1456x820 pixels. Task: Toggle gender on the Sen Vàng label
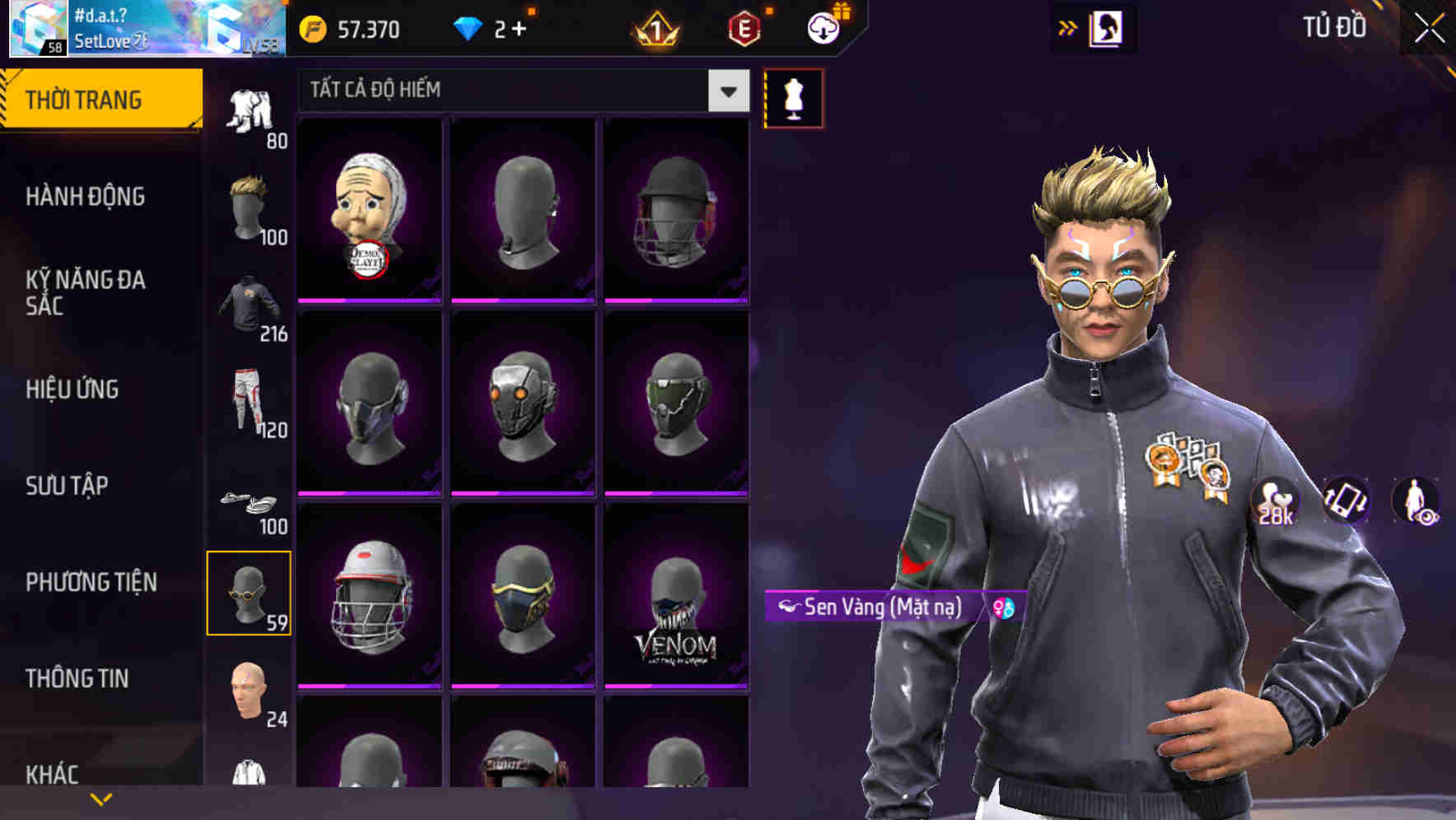[1004, 609]
